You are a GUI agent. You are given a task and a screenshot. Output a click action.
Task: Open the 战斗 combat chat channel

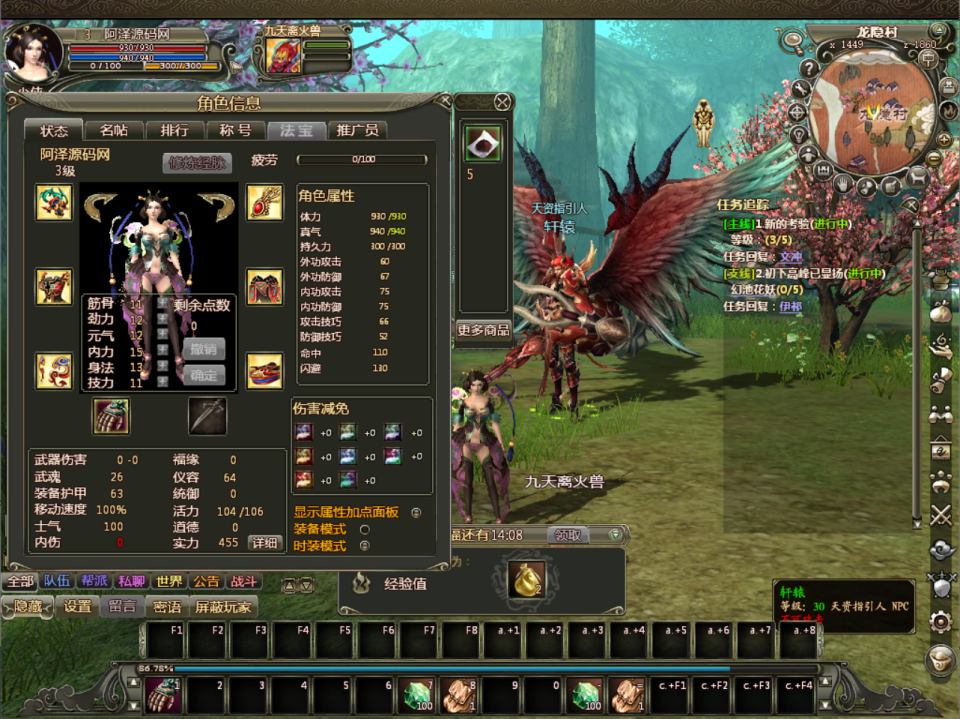(x=244, y=582)
